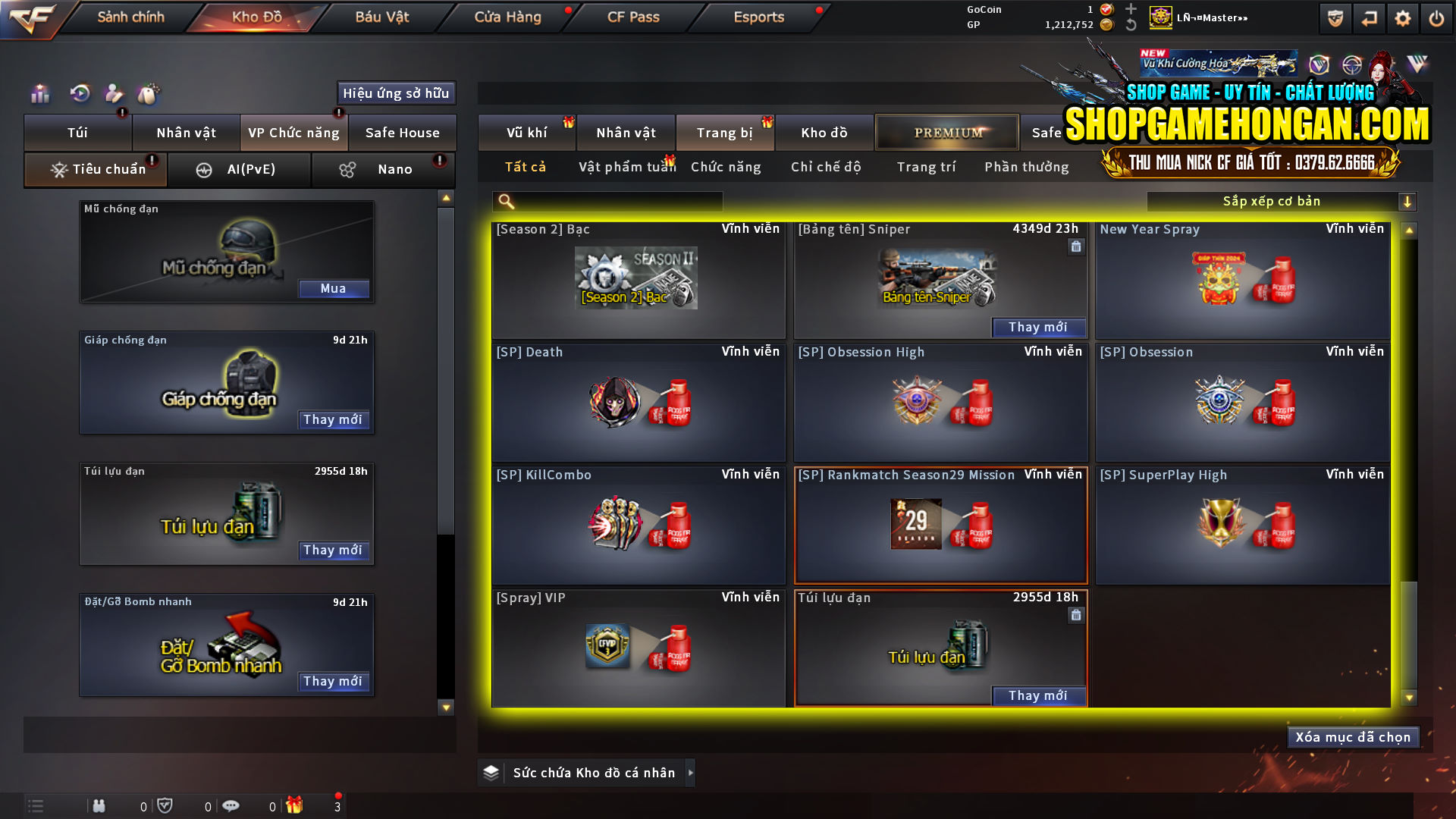Open the settings gear icon at top right
Screen dimensions: 1456x819
pyautogui.click(x=1403, y=17)
